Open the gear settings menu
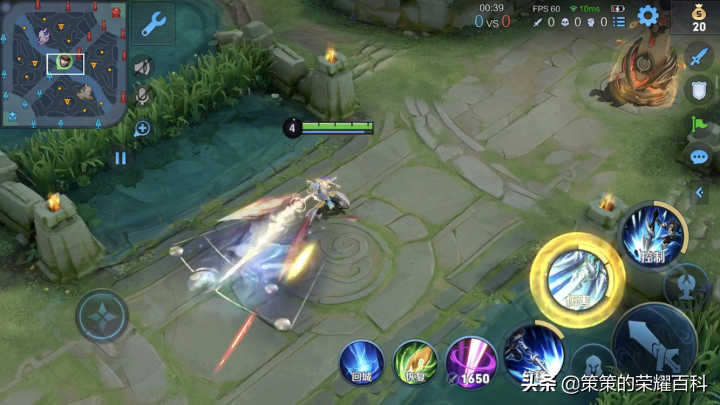Image resolution: width=720 pixels, height=405 pixels. (x=648, y=16)
